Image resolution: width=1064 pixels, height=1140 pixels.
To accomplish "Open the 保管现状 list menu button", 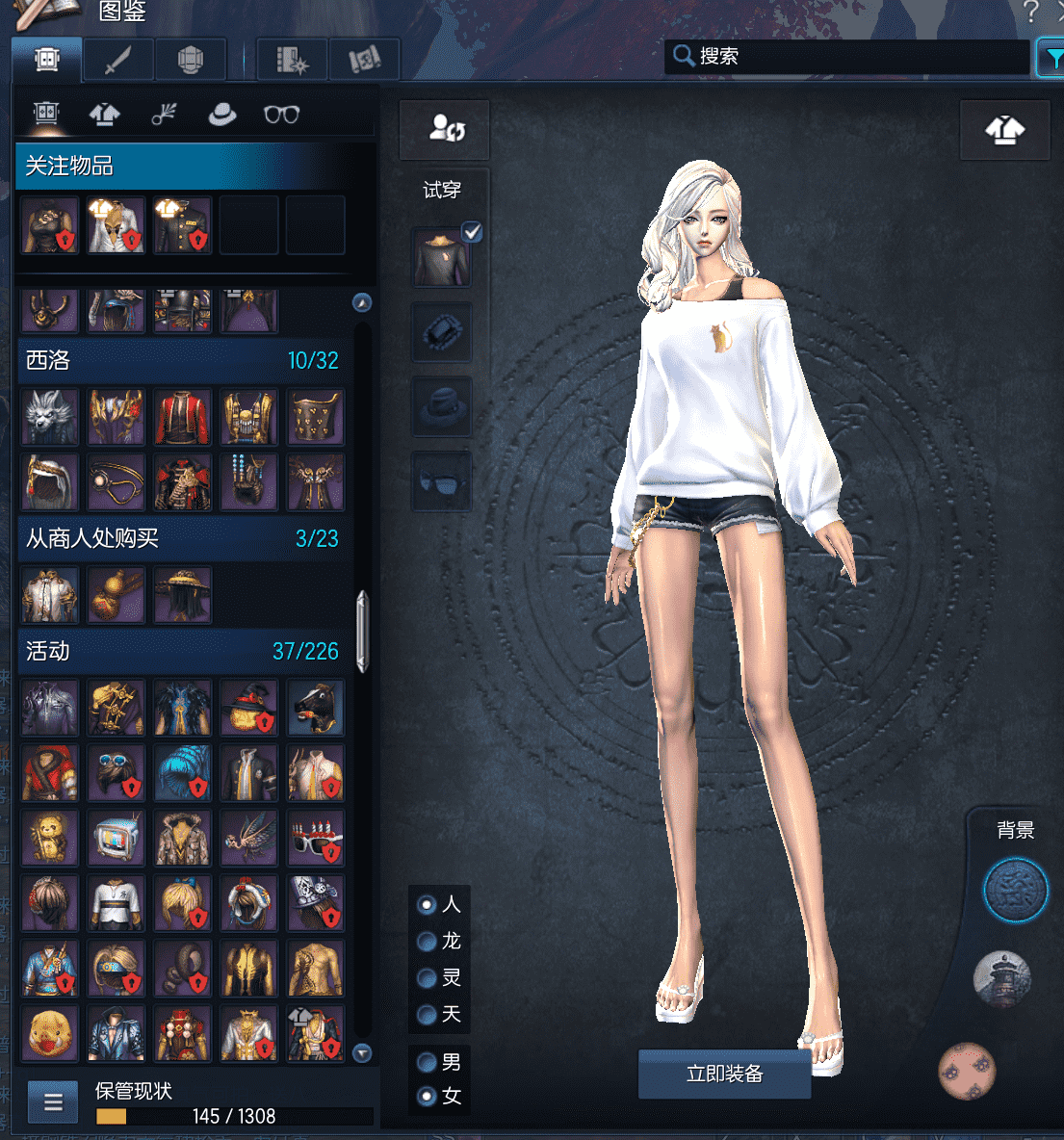I will tap(53, 1102).
